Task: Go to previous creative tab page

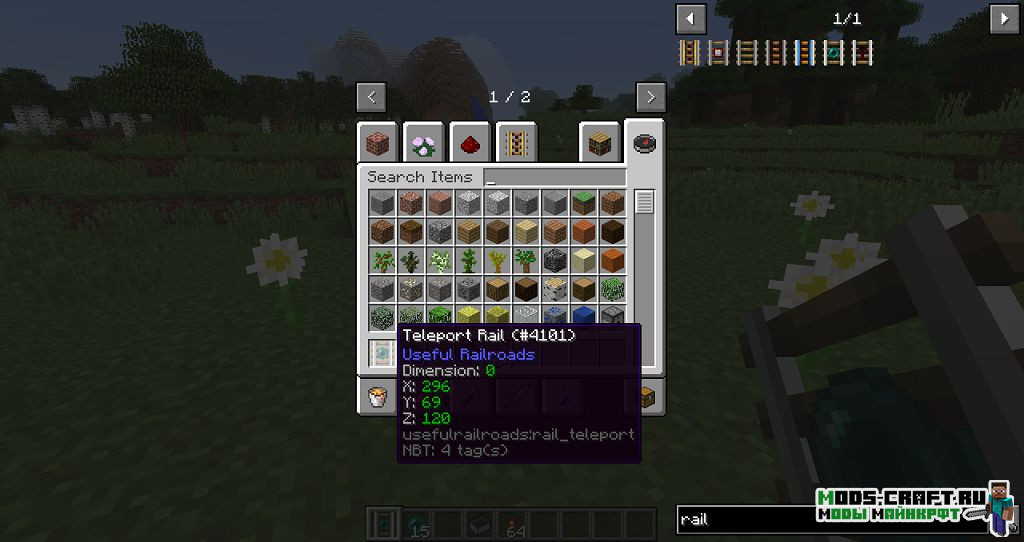Action: [x=371, y=97]
